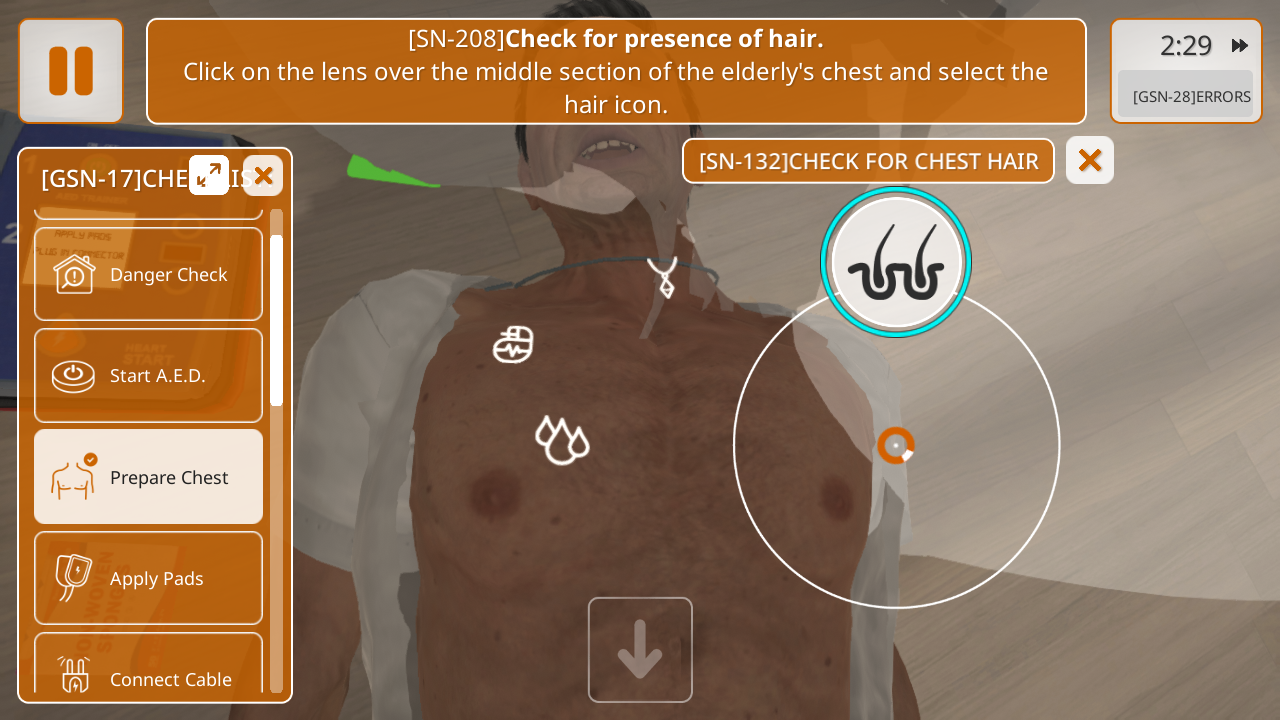Close the Check for Chest Hair label
1280x720 pixels.
tap(1090, 160)
